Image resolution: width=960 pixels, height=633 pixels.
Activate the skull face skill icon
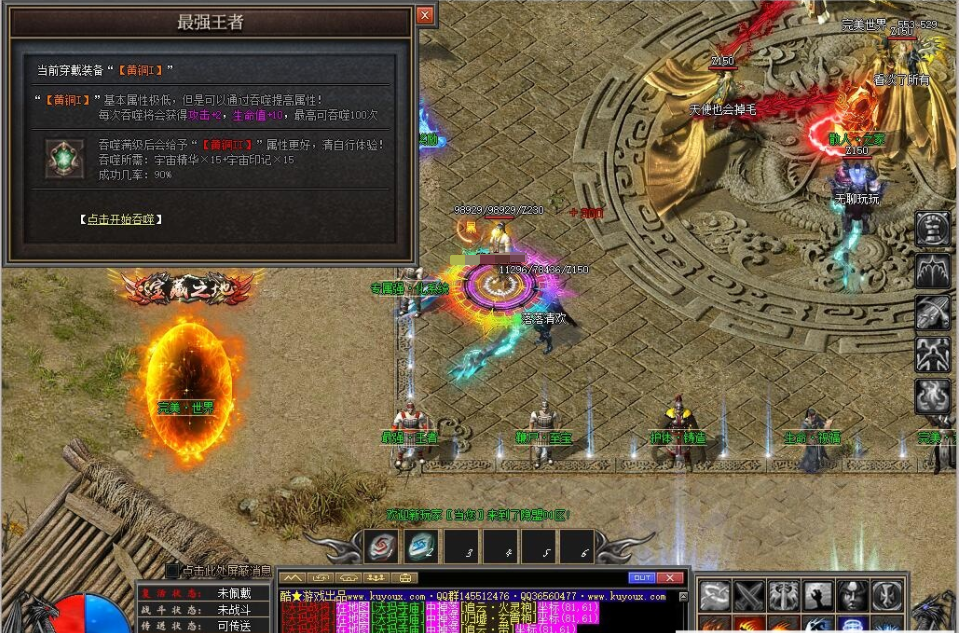click(852, 596)
